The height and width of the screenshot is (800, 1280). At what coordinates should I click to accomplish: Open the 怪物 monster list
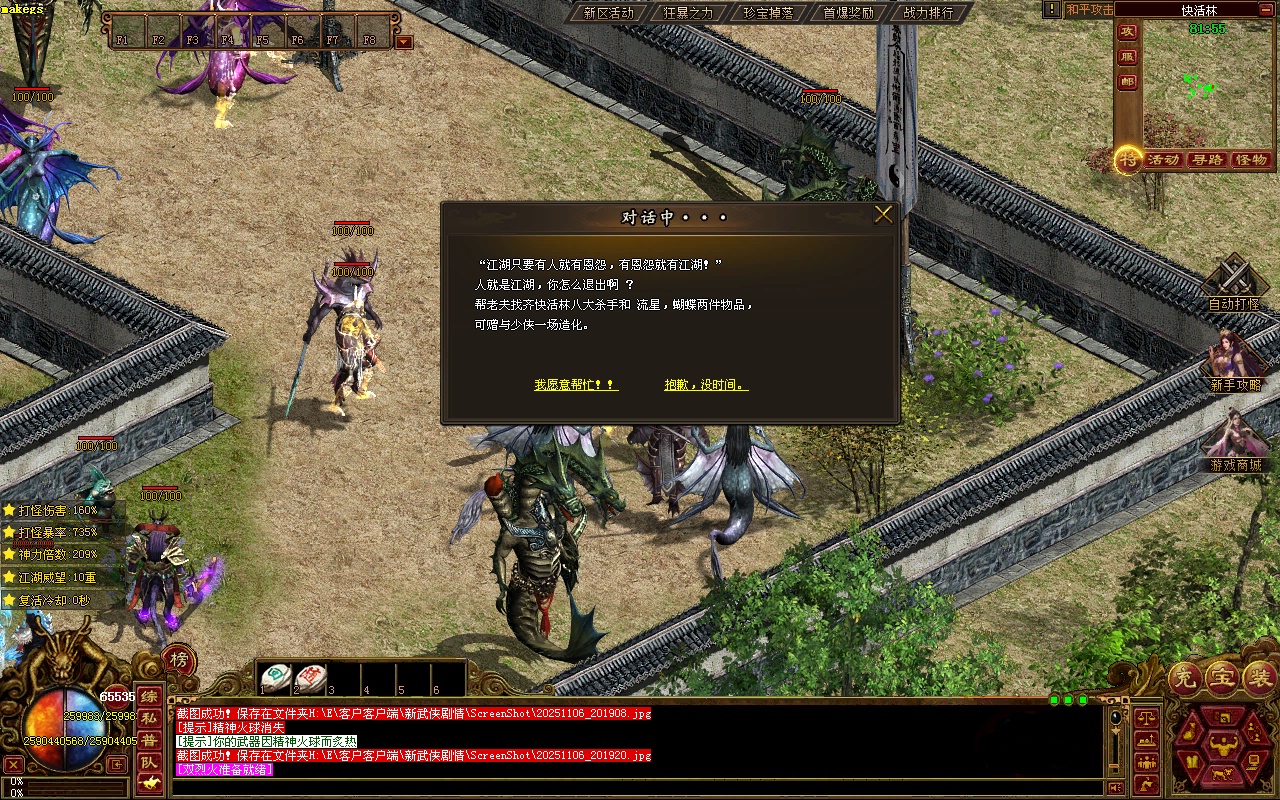(x=1251, y=160)
